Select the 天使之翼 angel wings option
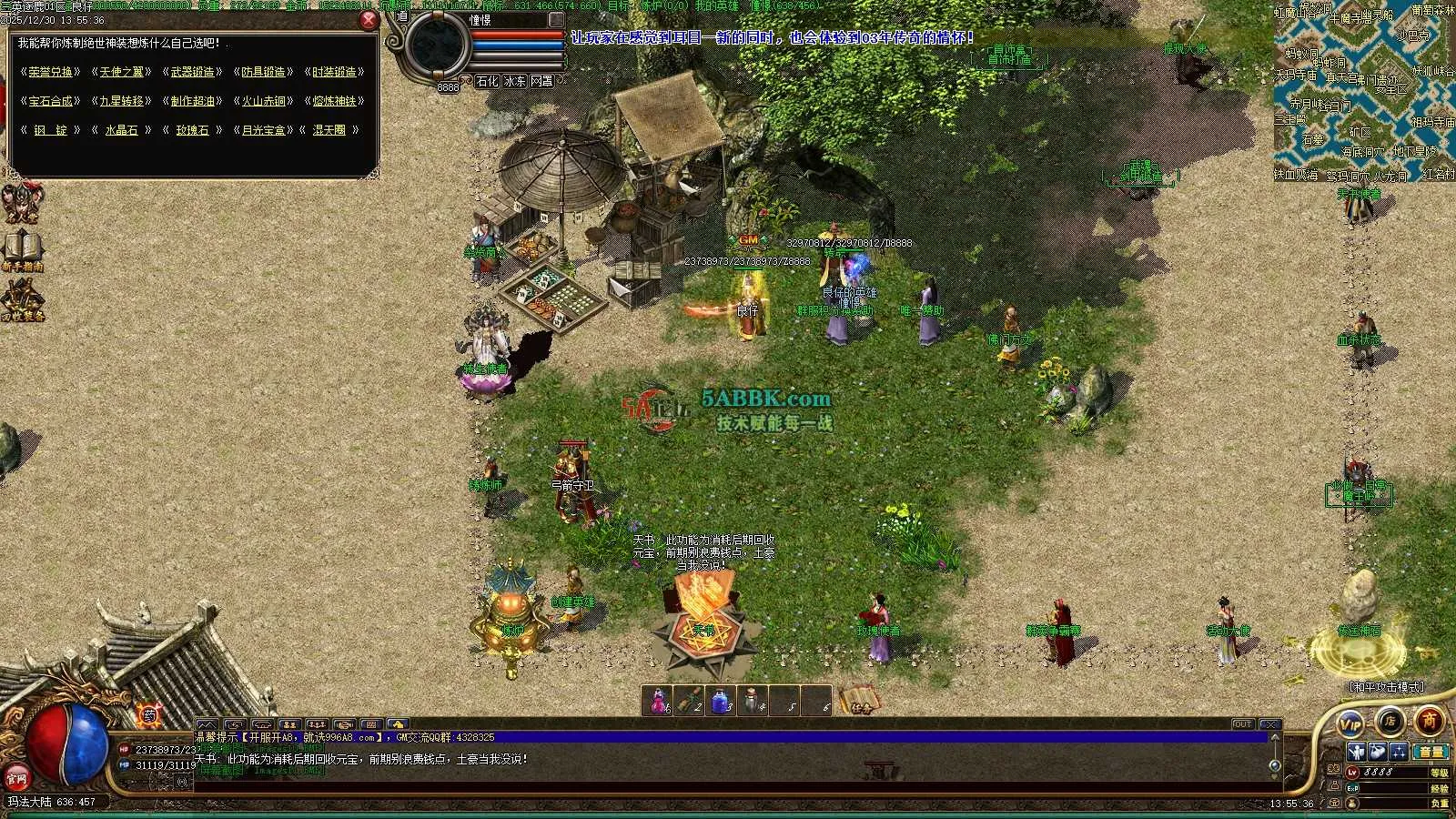 121,72
